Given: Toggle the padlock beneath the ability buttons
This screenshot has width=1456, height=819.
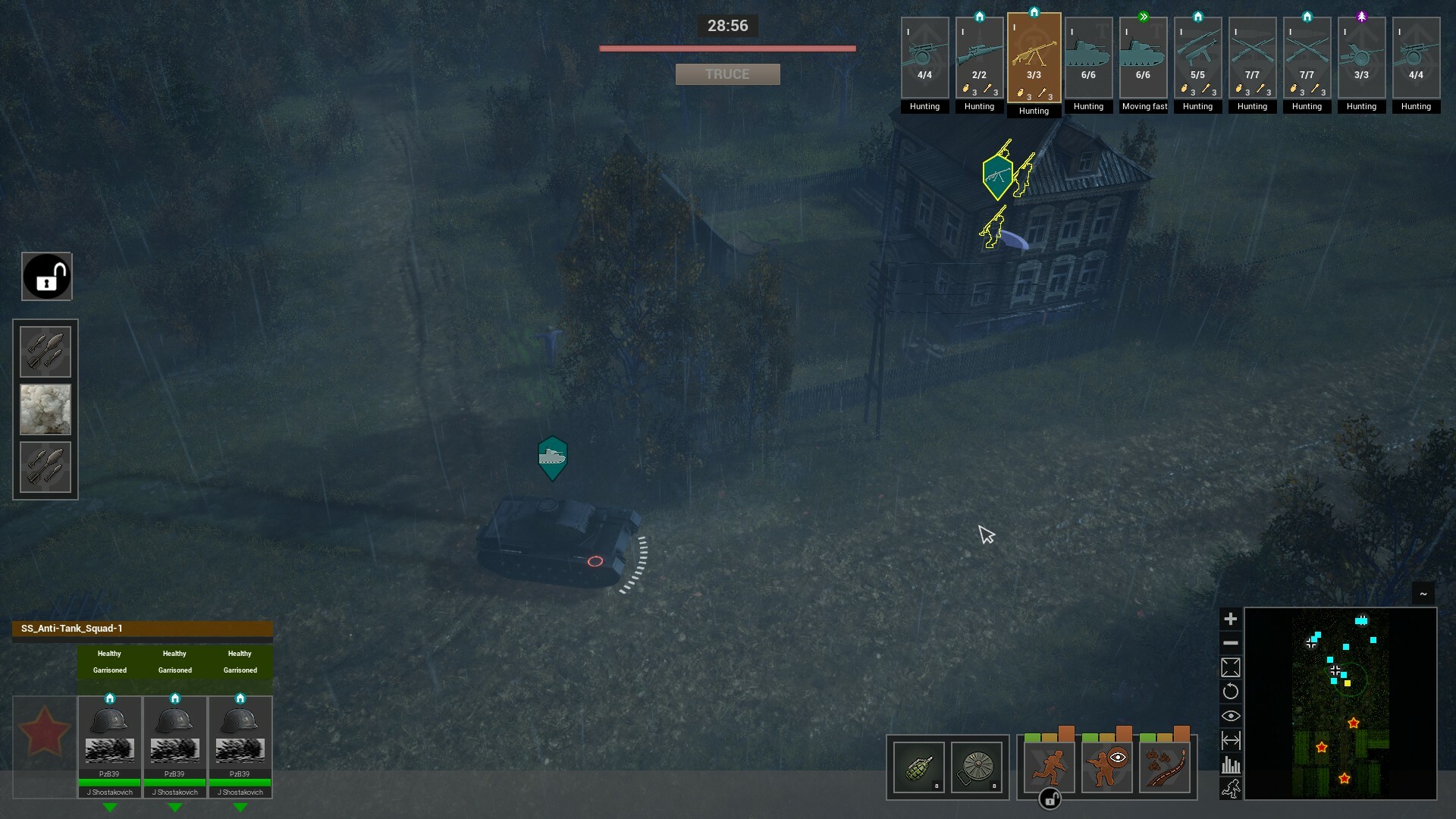Looking at the screenshot, I should point(1050,799).
